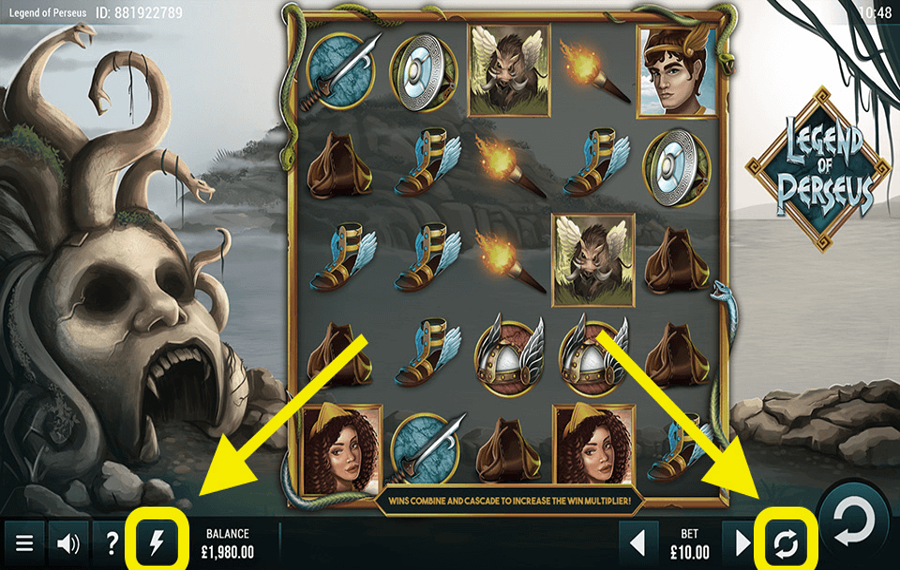Viewport: 900px width, 570px height.
Task: Toggle the sound speaker button
Action: click(x=68, y=544)
